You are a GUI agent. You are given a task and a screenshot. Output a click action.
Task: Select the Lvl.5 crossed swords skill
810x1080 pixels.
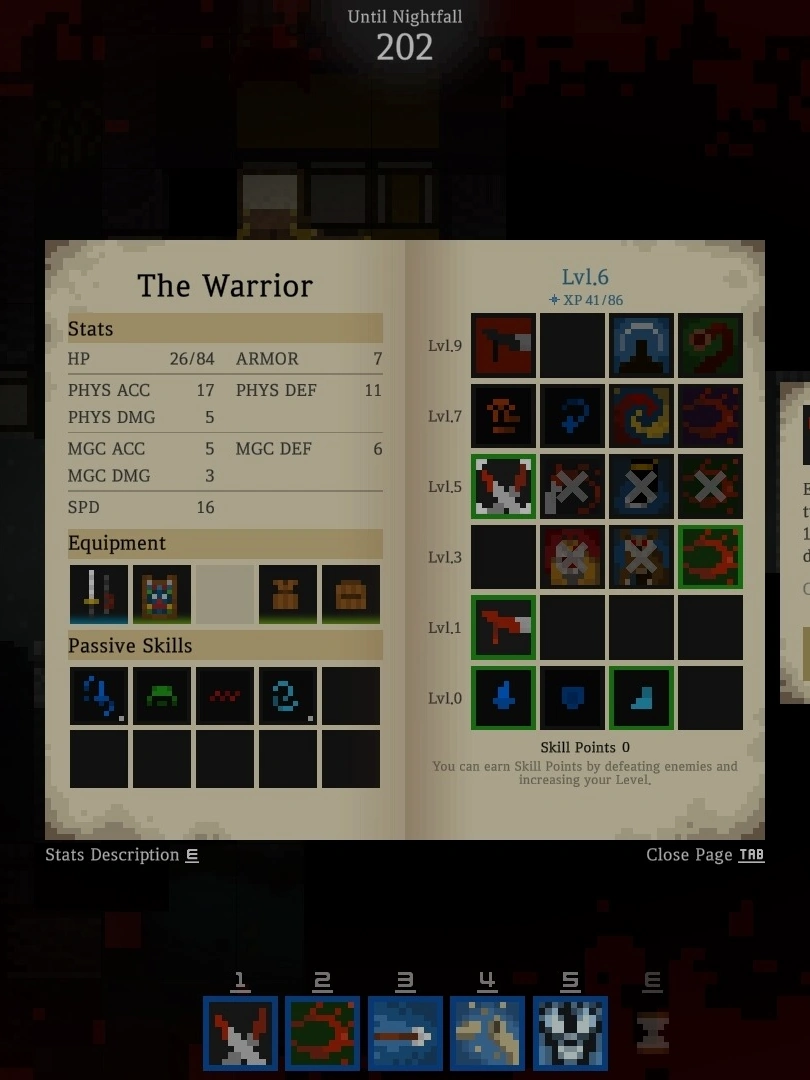(503, 486)
